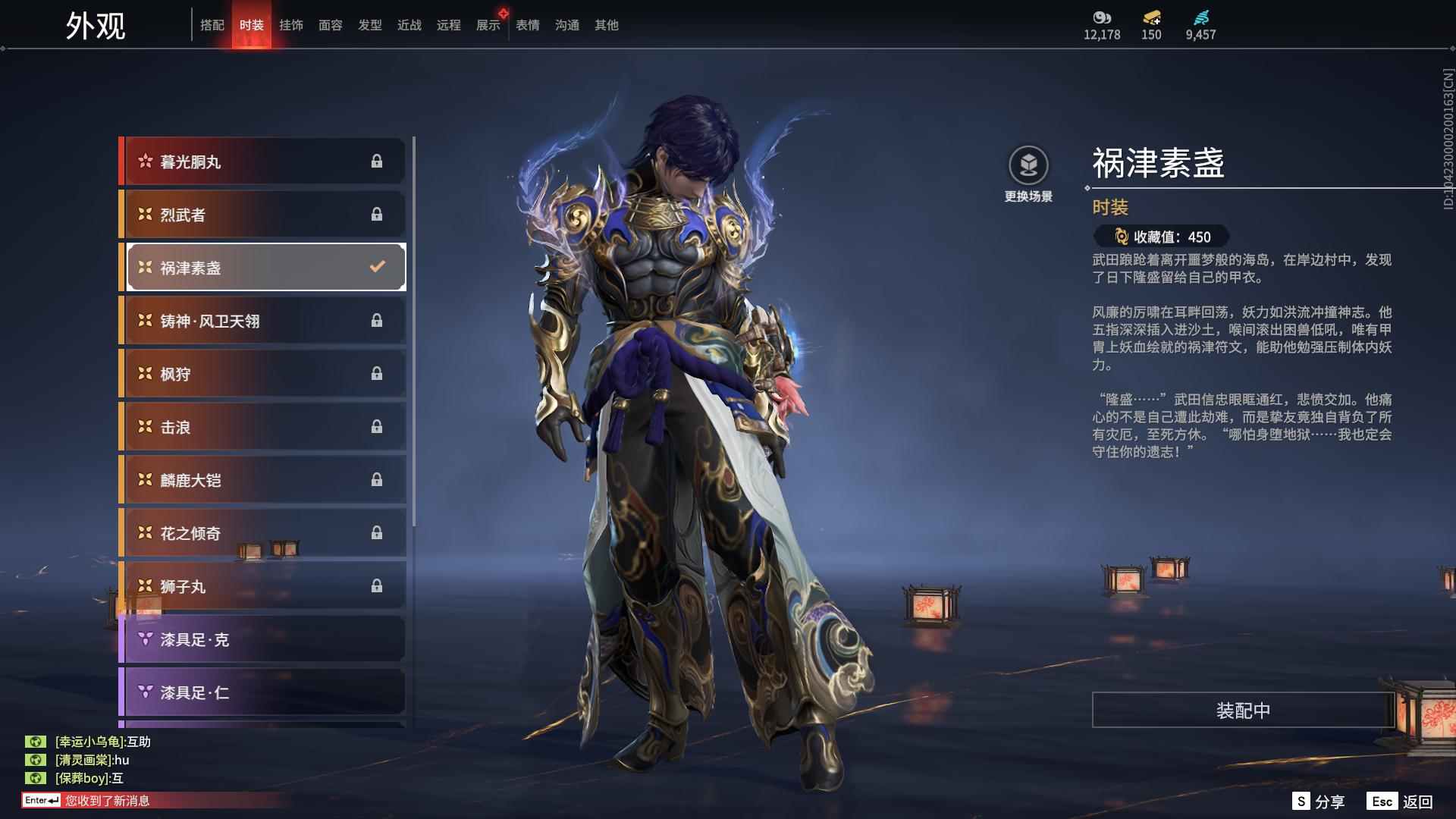
Task: Click the 装配中 button
Action: click(x=1241, y=711)
